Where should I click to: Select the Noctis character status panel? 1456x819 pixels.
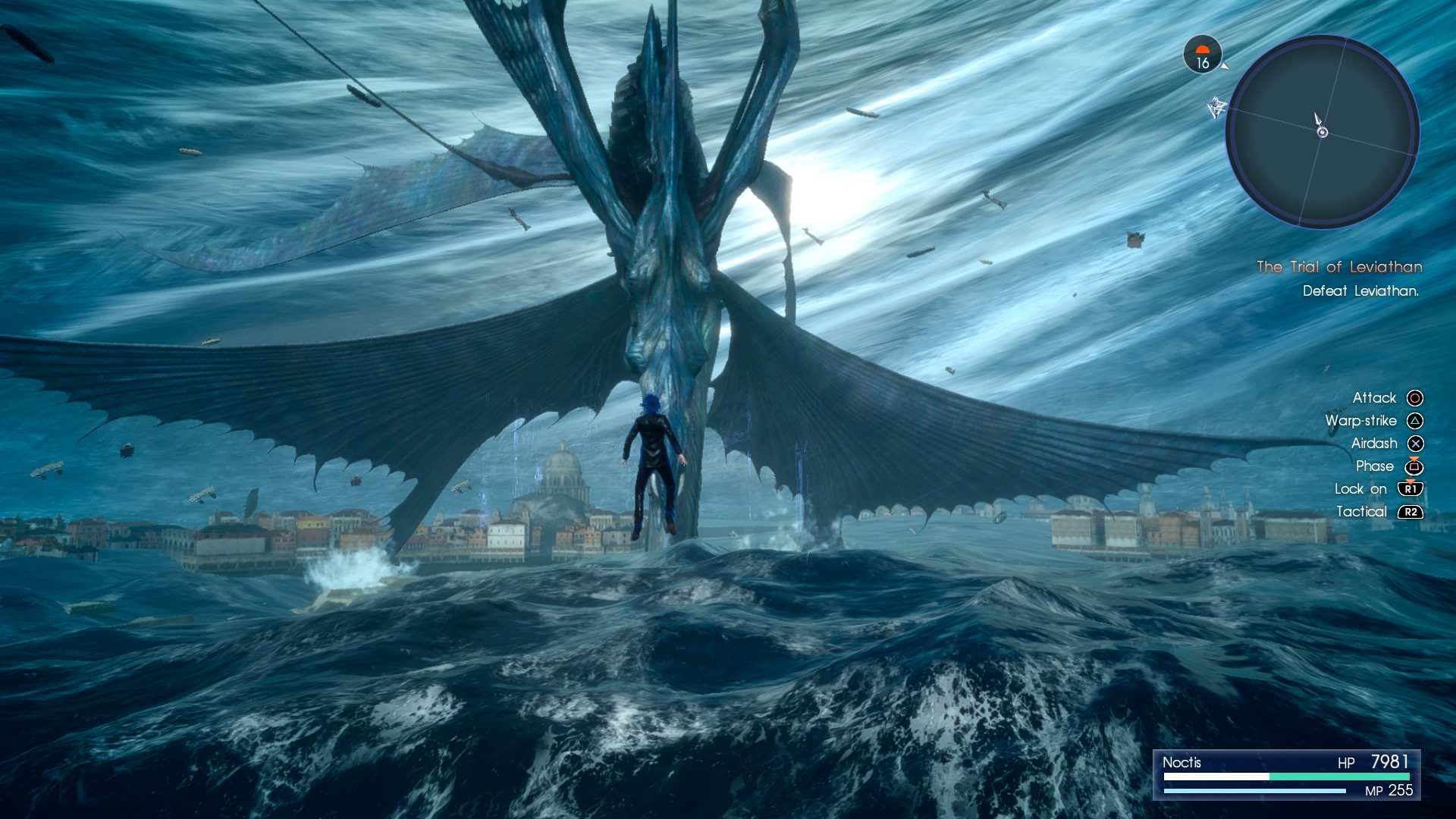(x=1286, y=775)
